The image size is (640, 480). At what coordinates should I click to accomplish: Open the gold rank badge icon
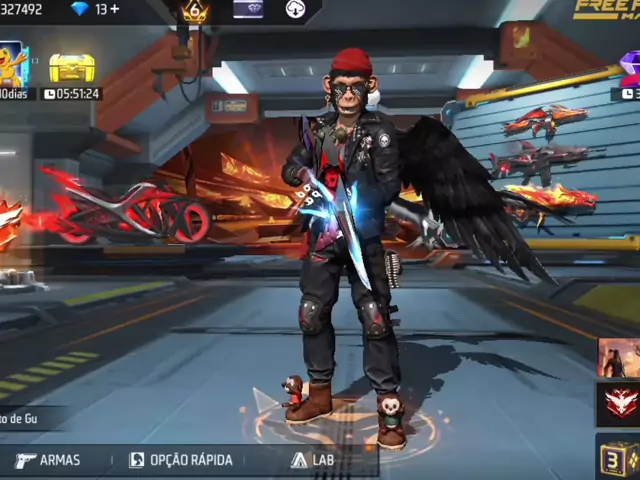(195, 11)
